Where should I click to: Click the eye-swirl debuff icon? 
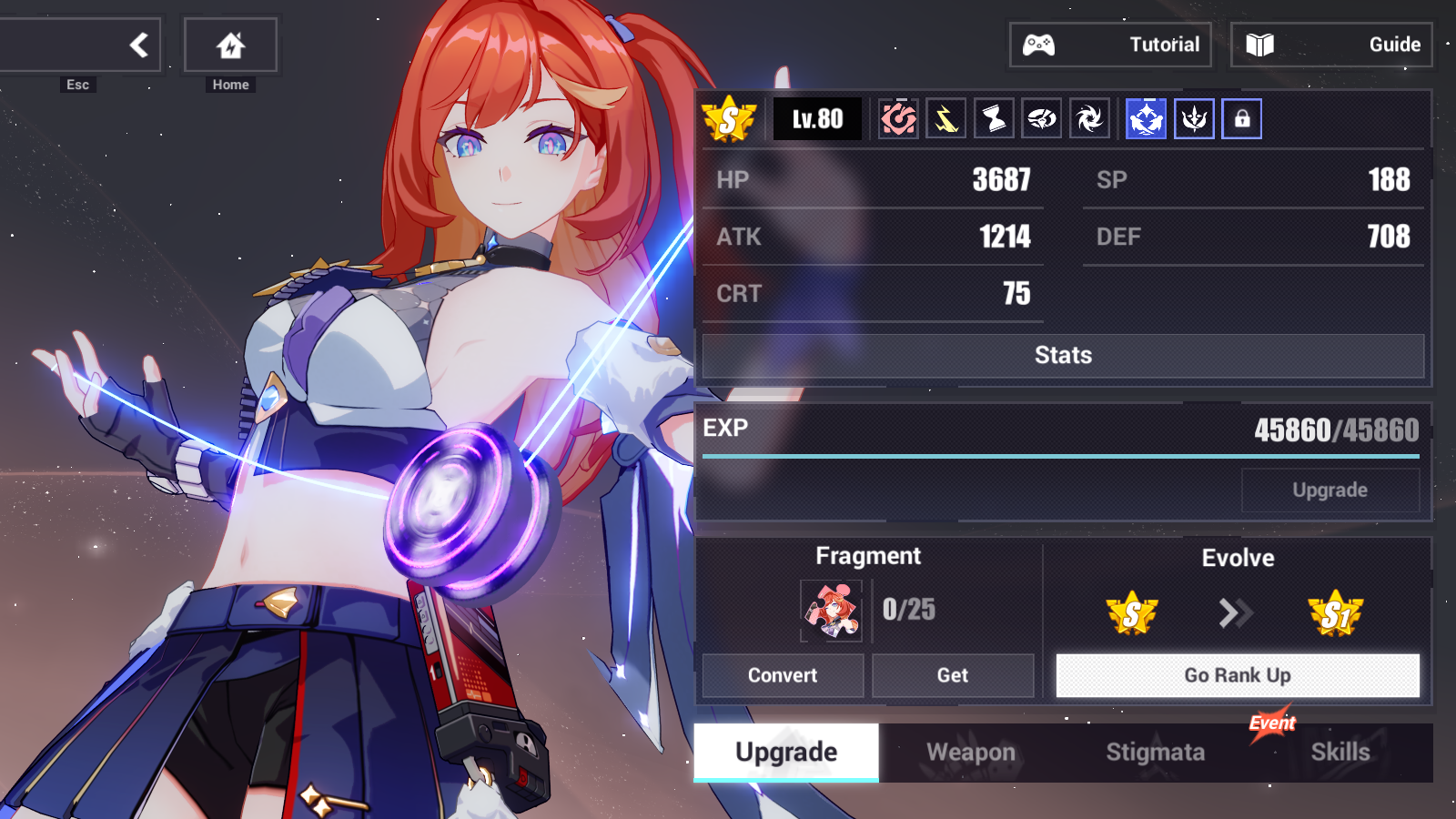[x=1041, y=117]
